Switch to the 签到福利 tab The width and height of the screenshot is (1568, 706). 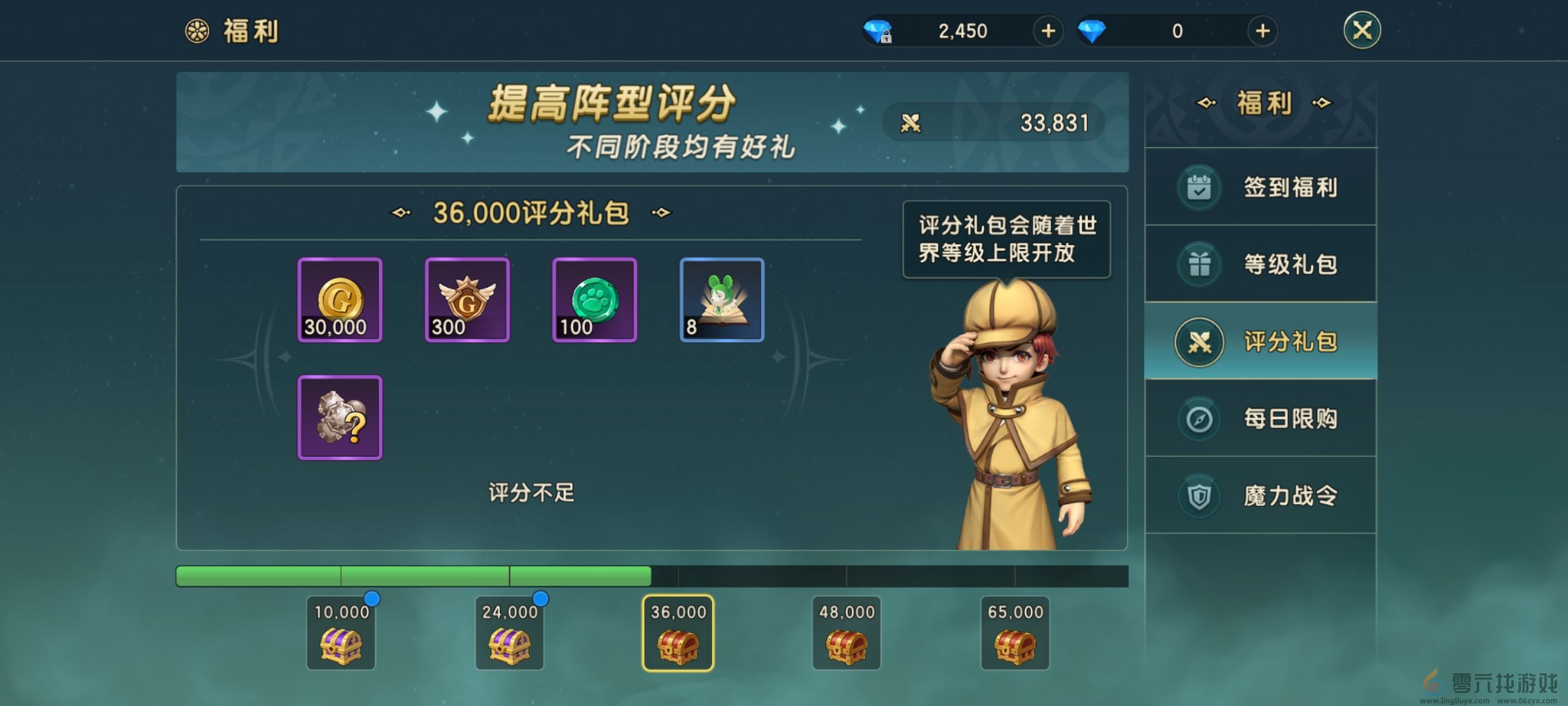1261,186
